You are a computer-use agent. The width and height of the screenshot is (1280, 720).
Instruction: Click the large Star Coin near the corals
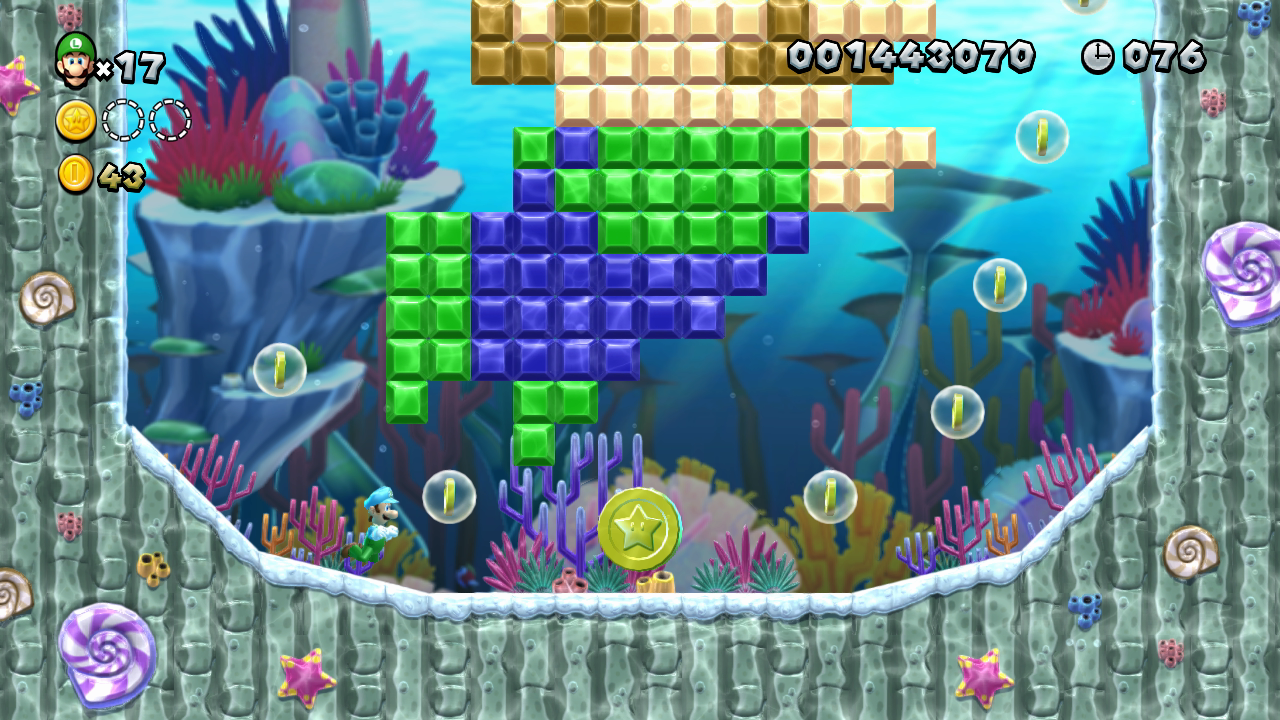(x=640, y=528)
